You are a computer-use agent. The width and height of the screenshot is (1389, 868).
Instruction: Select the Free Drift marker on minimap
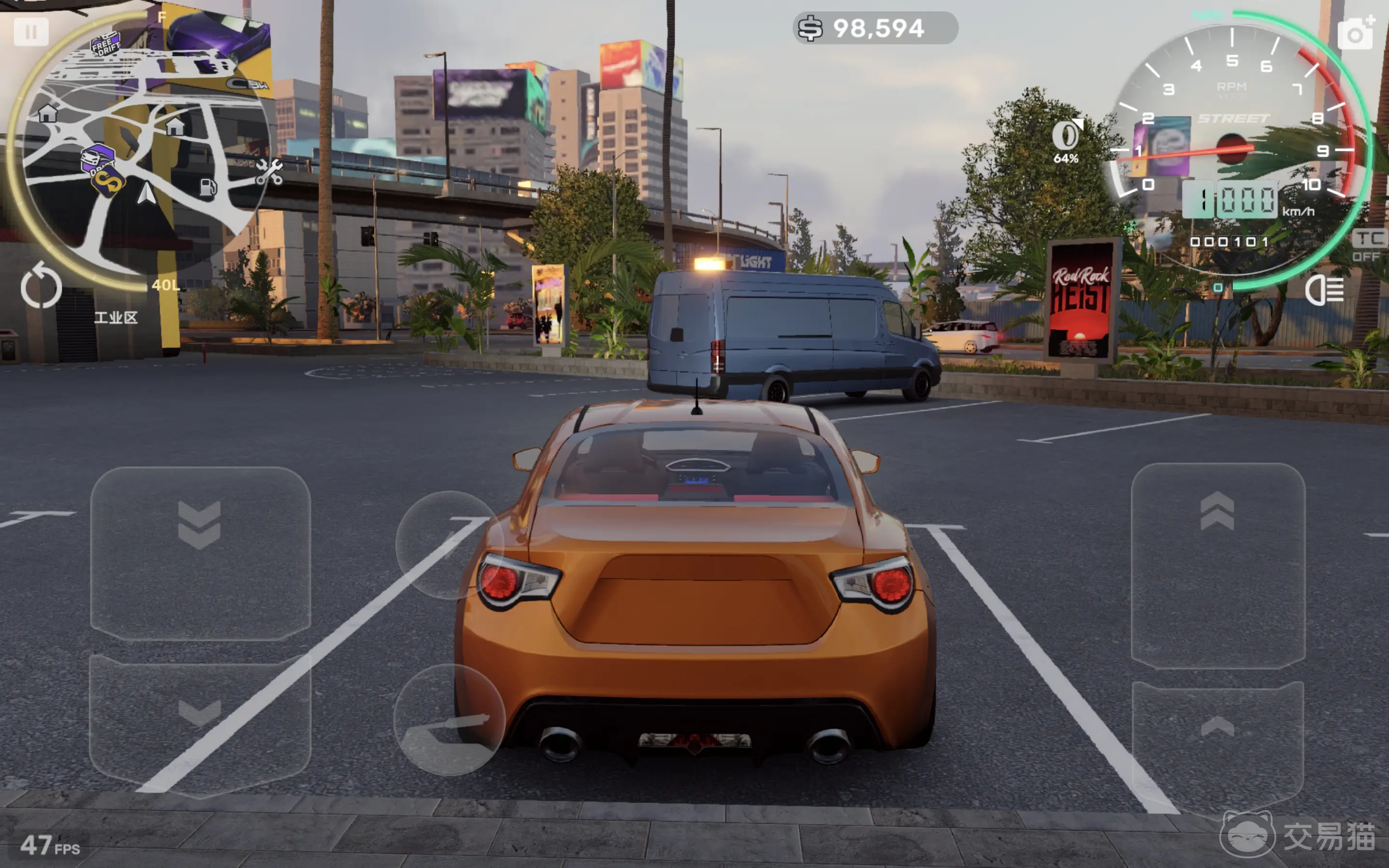[106, 43]
